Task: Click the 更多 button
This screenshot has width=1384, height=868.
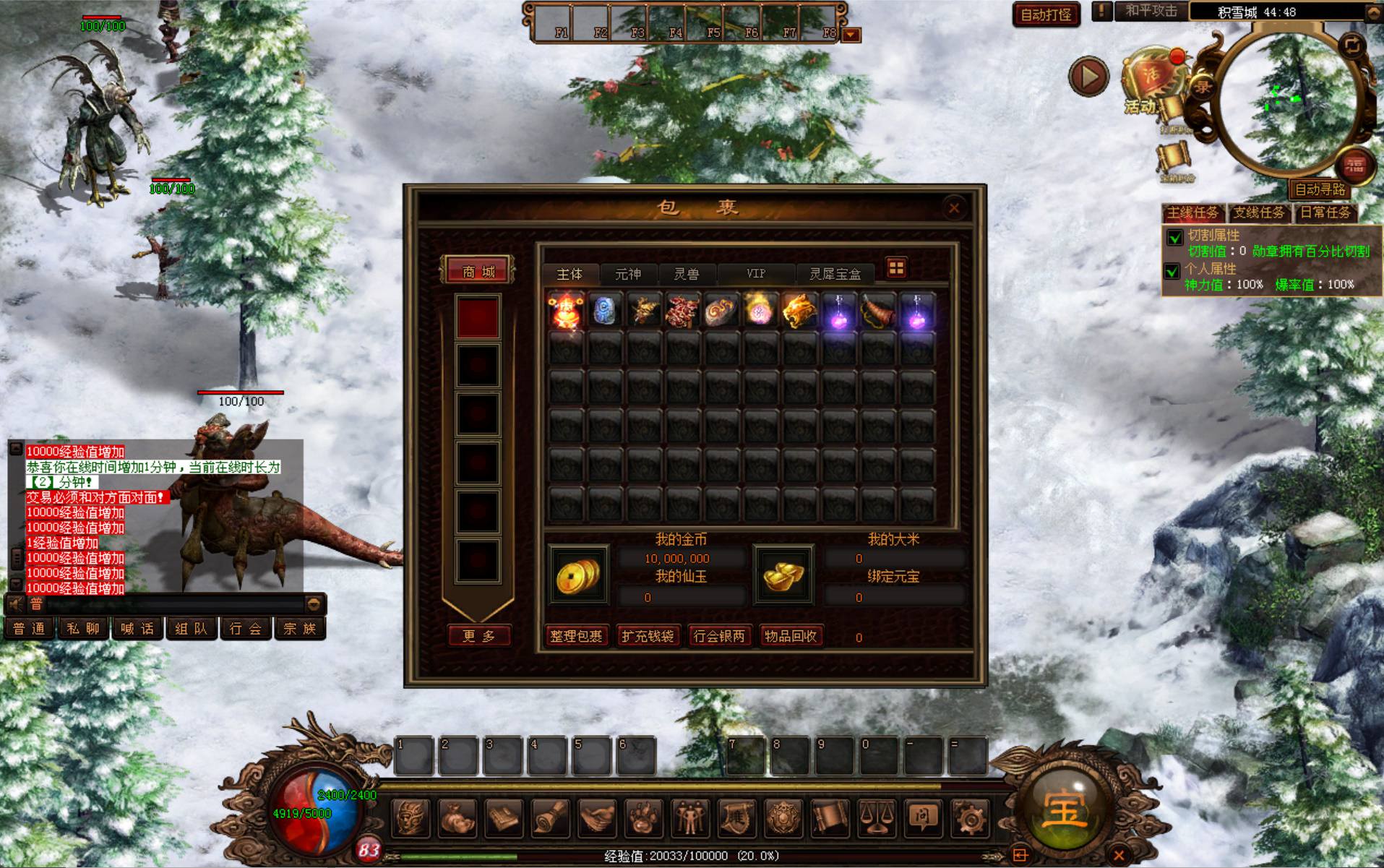Action: [x=478, y=636]
